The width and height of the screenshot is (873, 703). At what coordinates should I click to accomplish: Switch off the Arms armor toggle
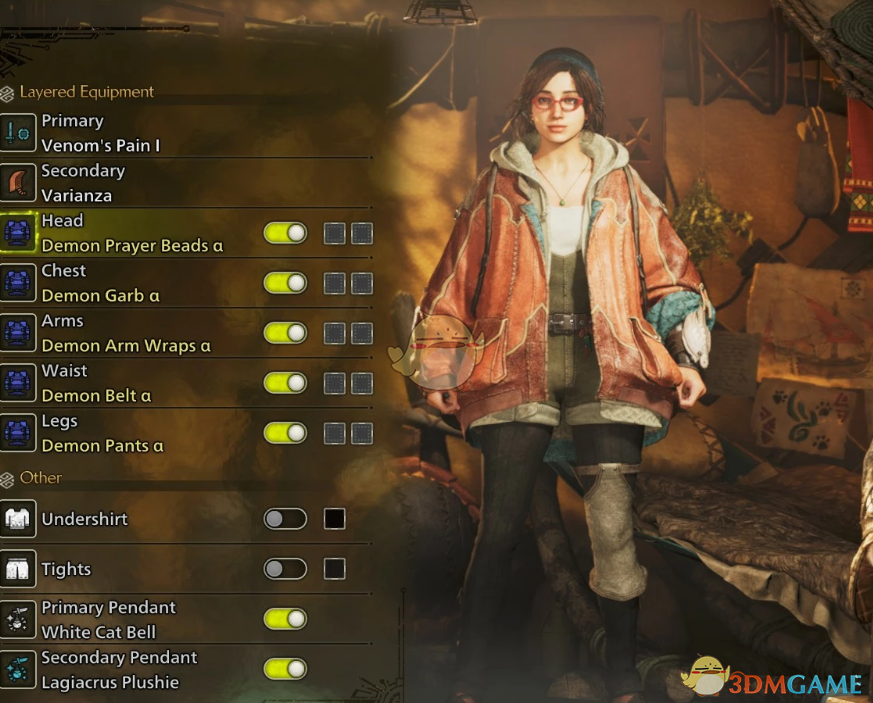[285, 333]
